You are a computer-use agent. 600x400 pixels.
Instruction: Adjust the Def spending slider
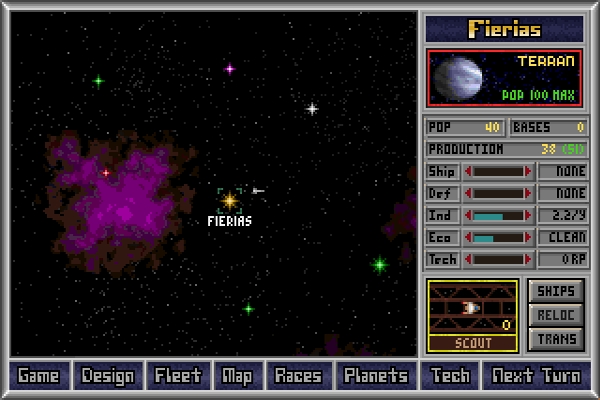pos(498,194)
